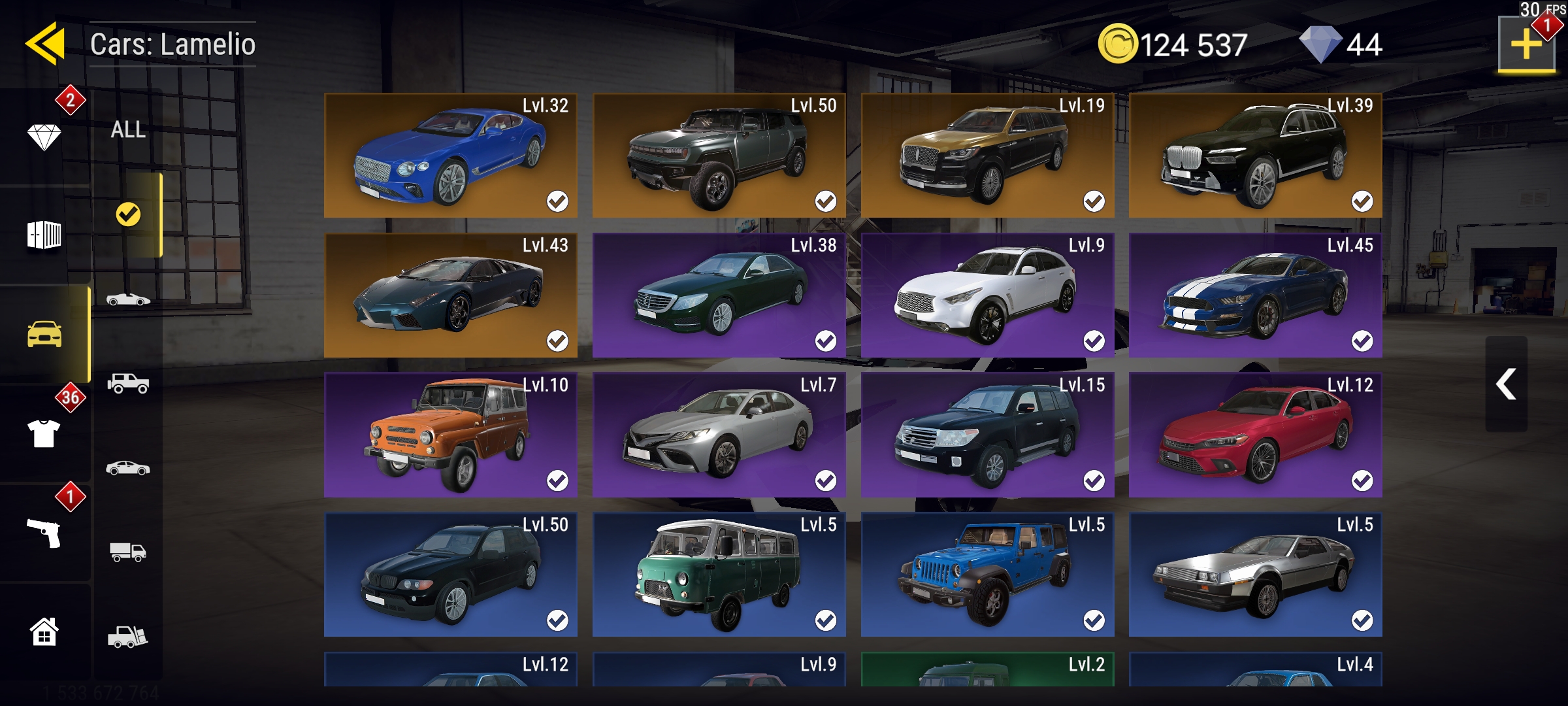1568x706 pixels.
Task: Expand the side panel arrow
Action: coord(1506,384)
